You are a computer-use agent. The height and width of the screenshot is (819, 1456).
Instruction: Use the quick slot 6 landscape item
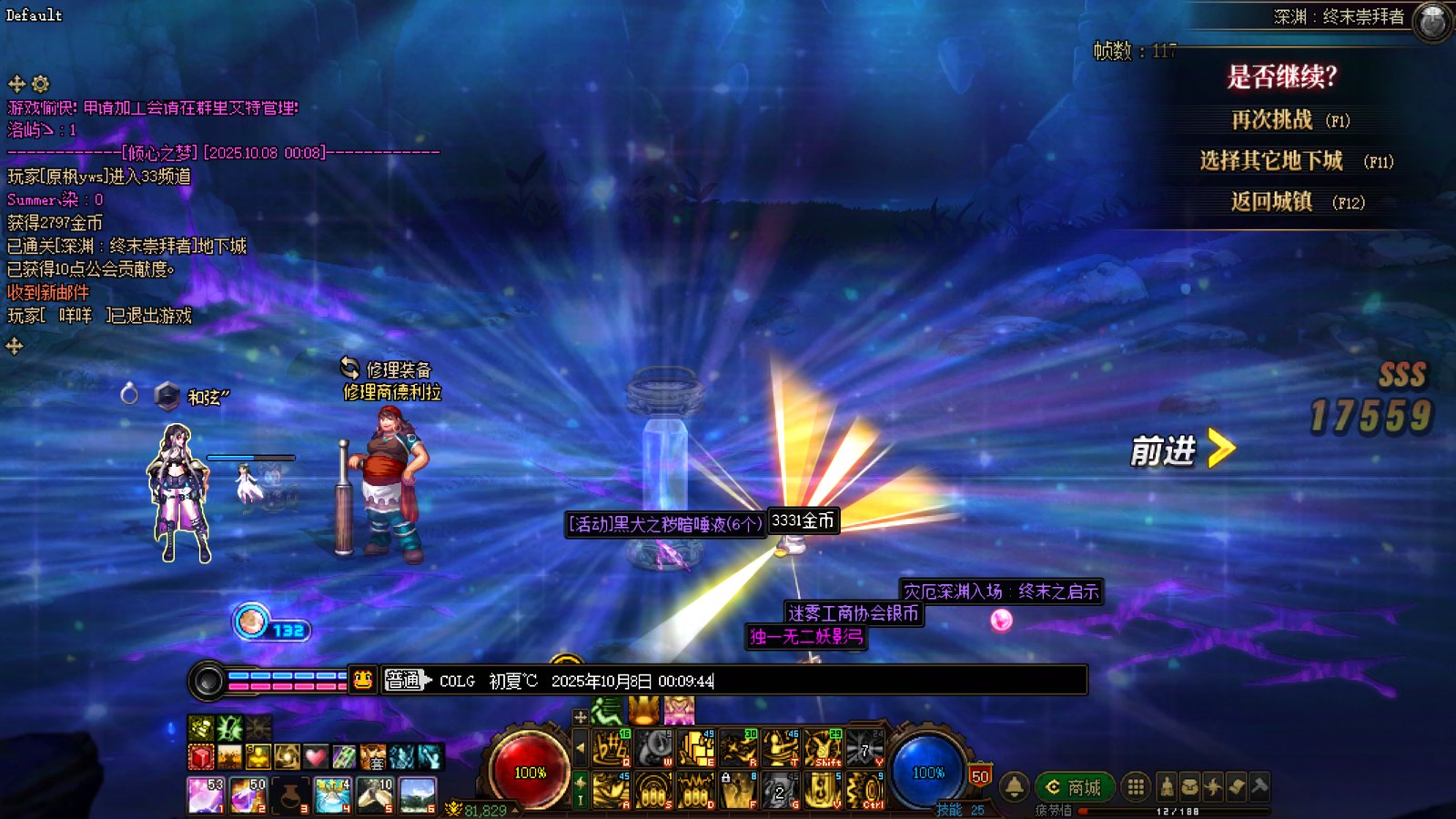coord(418,794)
